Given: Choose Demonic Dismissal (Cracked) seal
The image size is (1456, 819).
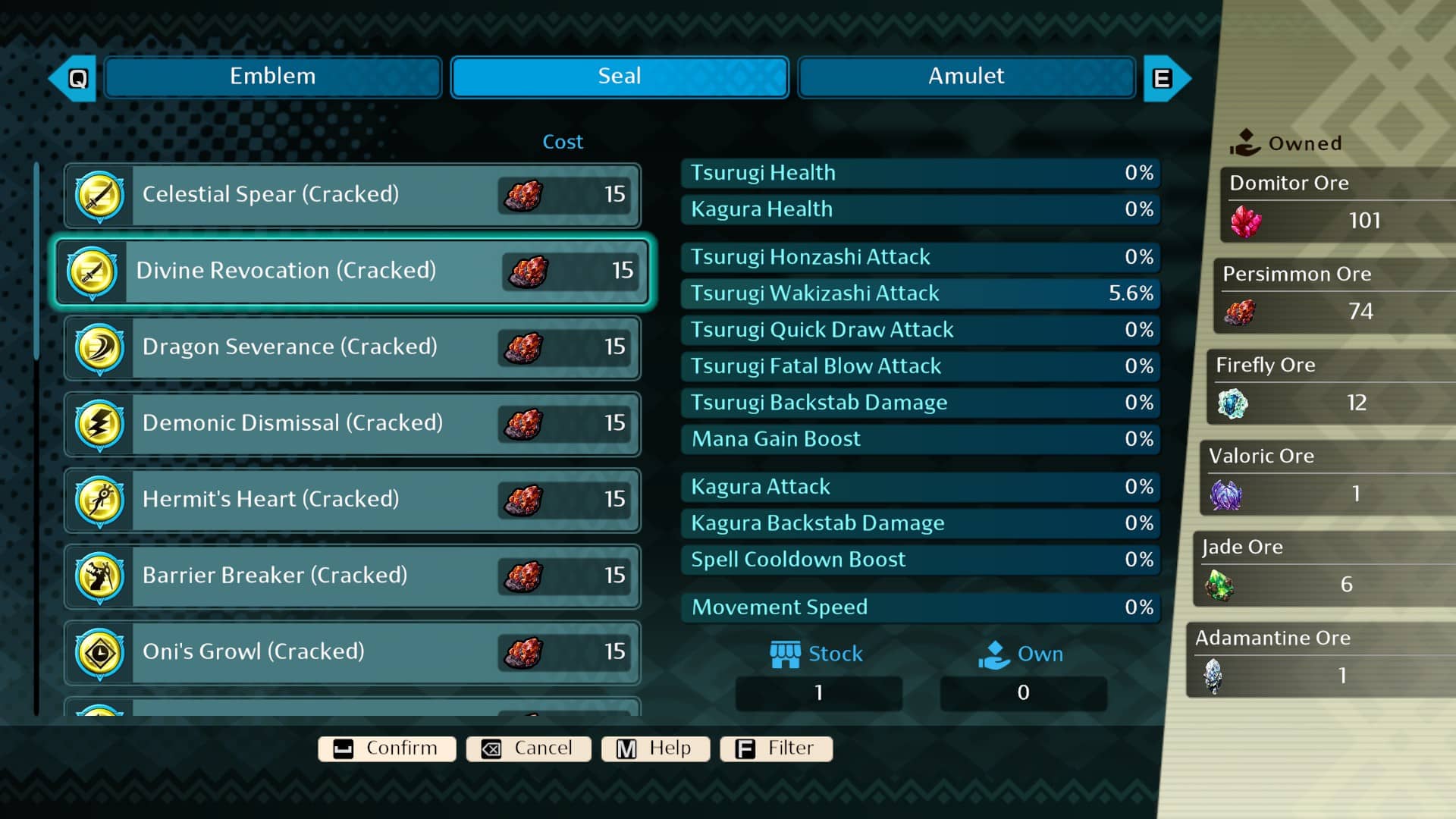Looking at the screenshot, I should (x=353, y=423).
